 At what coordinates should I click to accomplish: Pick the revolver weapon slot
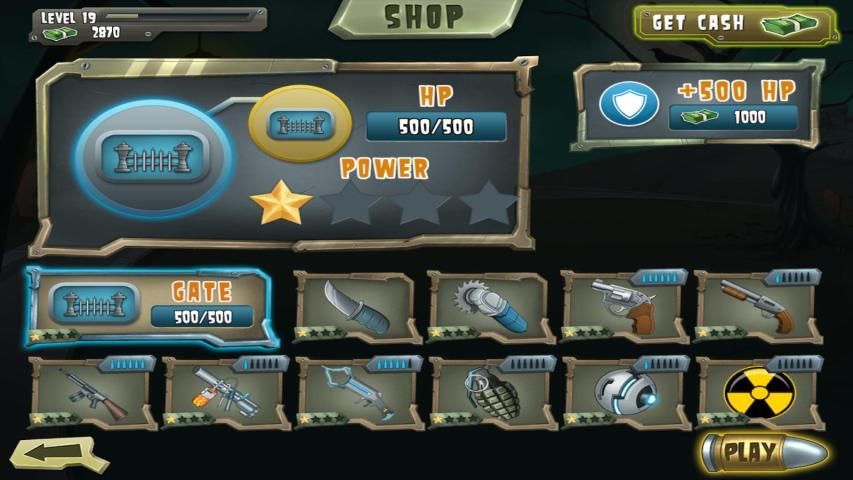point(623,305)
